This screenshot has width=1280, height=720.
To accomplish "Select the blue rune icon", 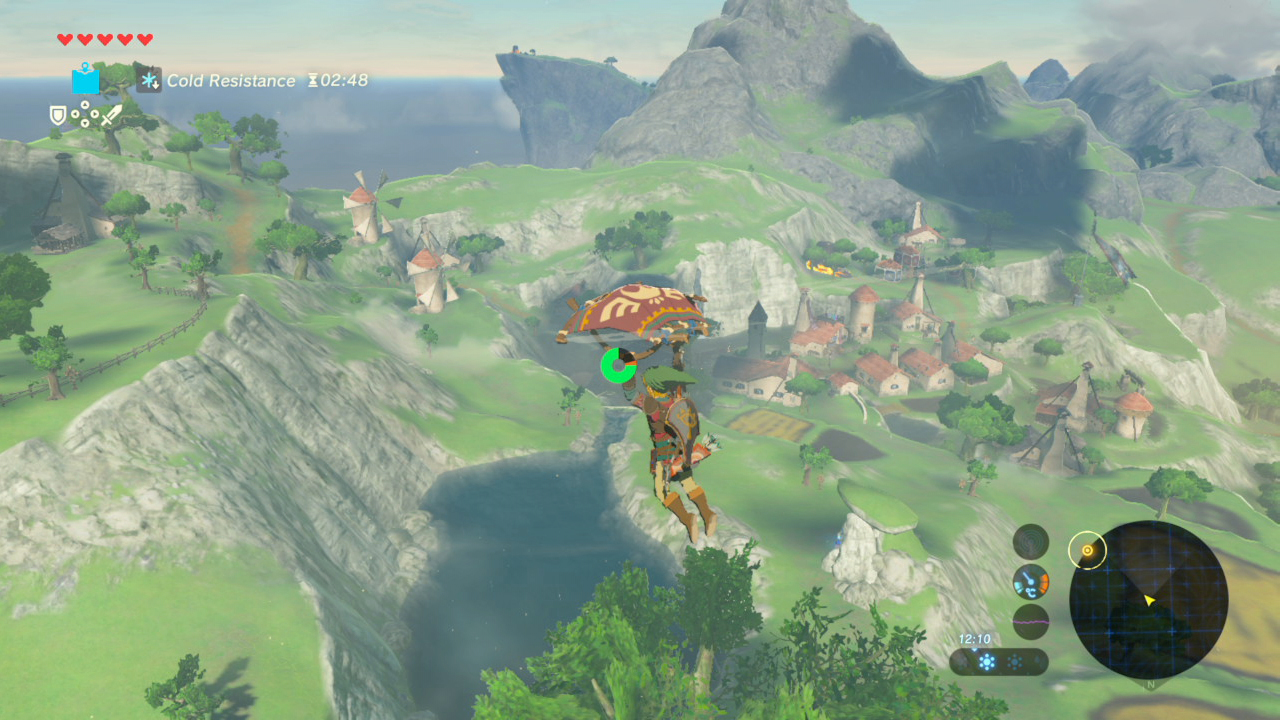I will tap(85, 79).
